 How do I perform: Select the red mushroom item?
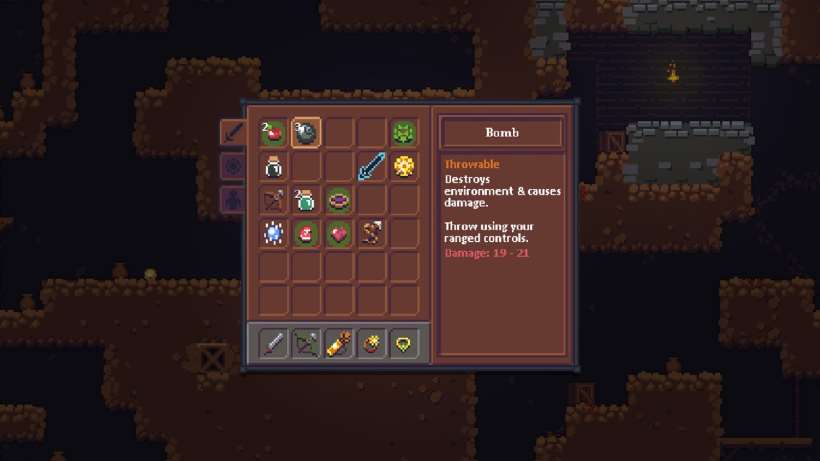click(x=306, y=233)
